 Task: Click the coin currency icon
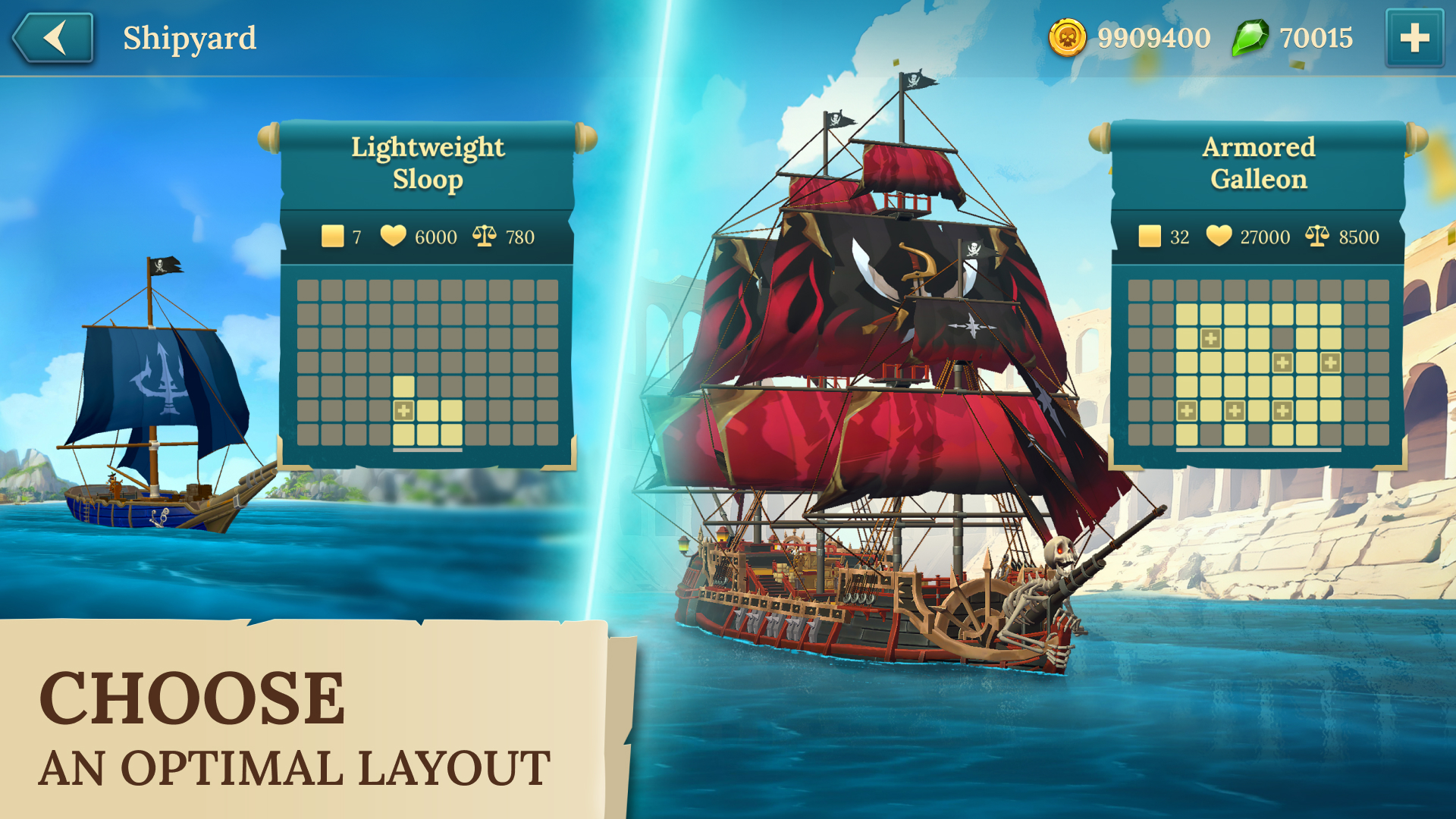1069,36
